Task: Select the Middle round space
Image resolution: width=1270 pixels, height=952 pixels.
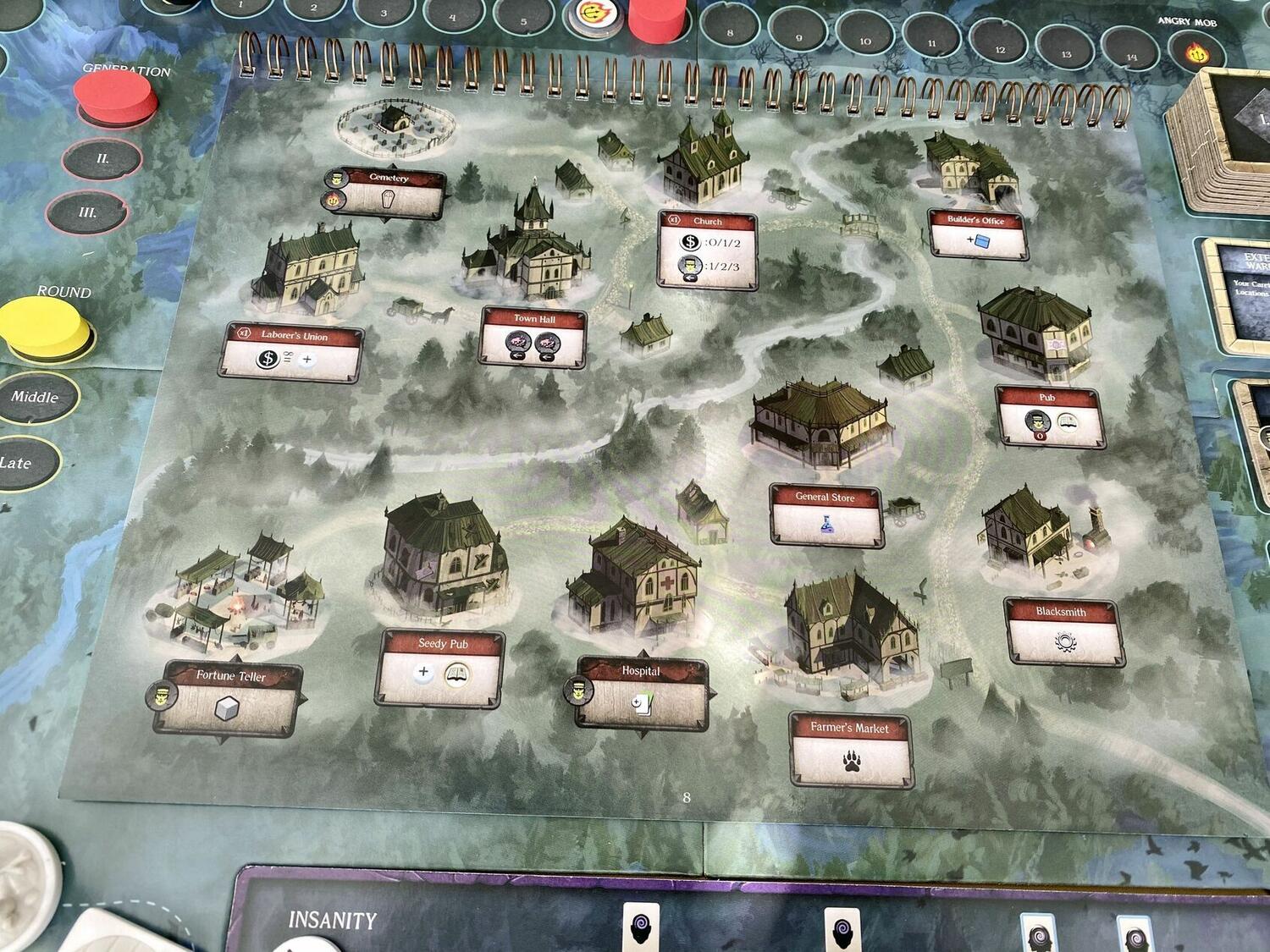Action: tap(36, 397)
